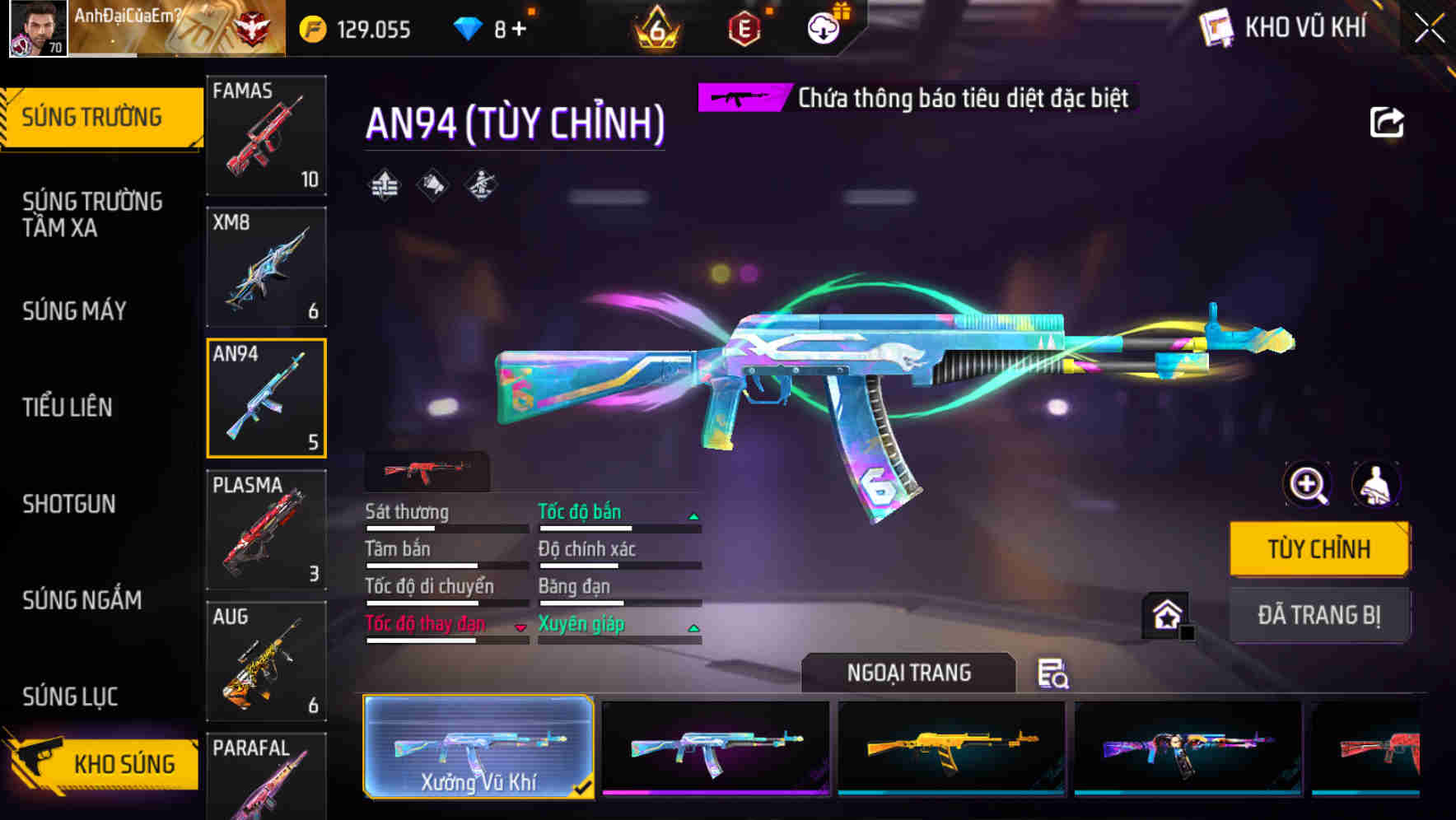Click the pink AK kill-notification banner icon
The image size is (1456, 820).
click(x=740, y=98)
